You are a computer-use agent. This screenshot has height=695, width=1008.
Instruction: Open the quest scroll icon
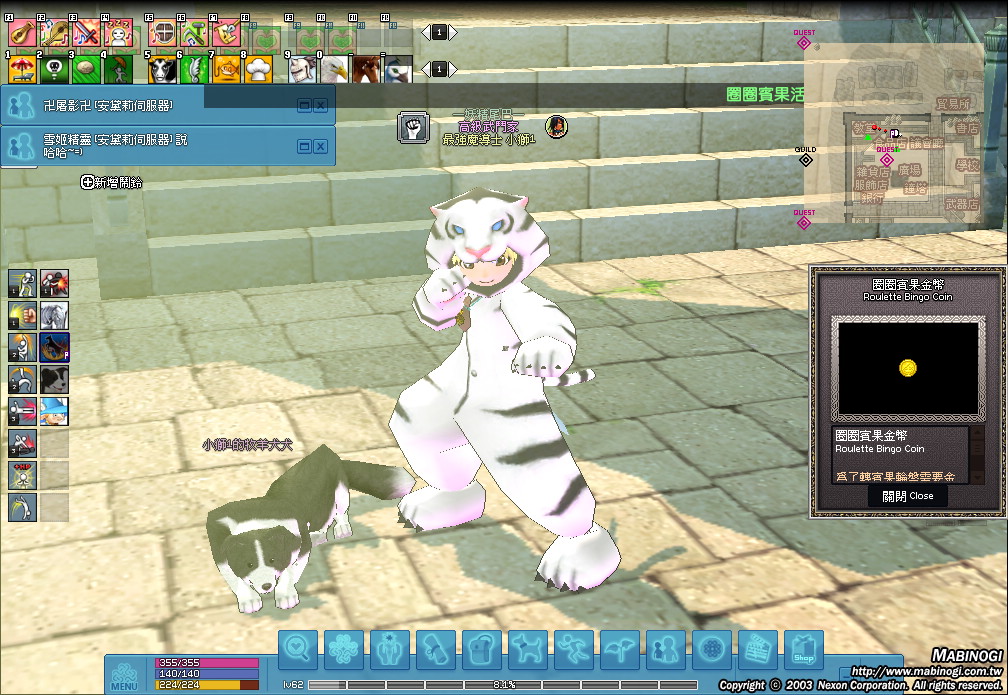tap(436, 650)
